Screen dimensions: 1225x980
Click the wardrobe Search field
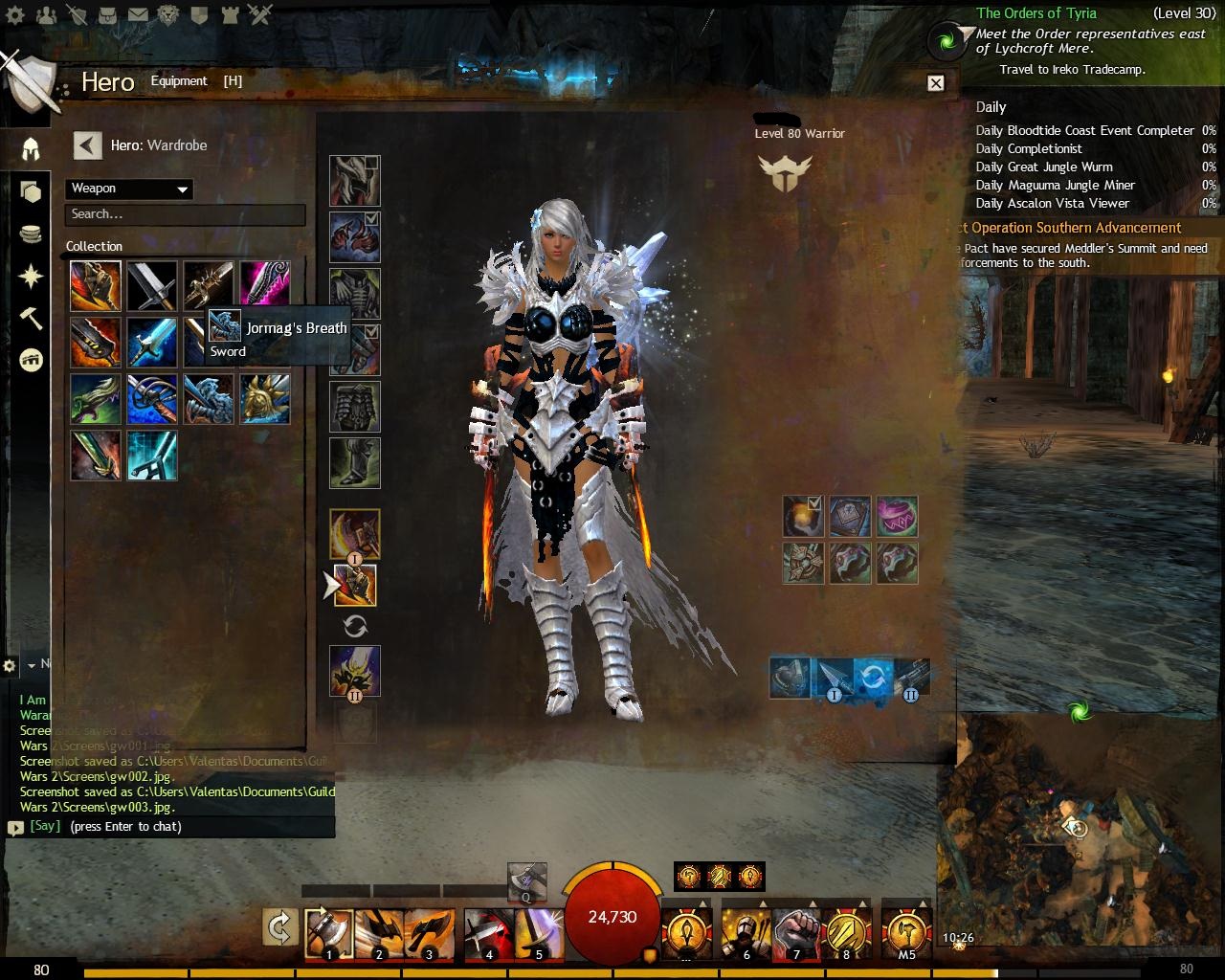pyautogui.click(x=185, y=214)
